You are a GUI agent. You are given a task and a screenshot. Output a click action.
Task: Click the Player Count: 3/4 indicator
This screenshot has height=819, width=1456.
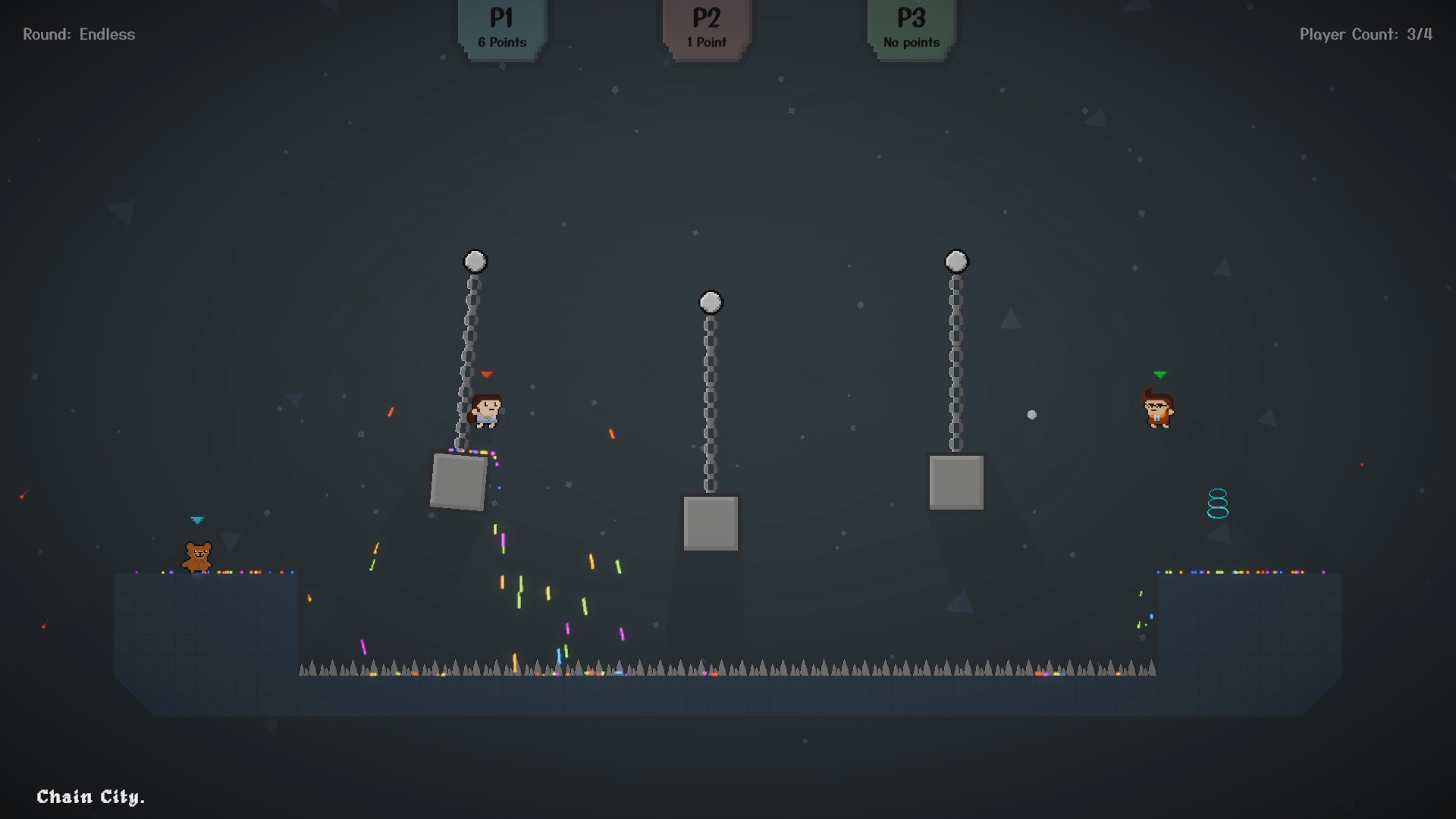[x=1365, y=33]
